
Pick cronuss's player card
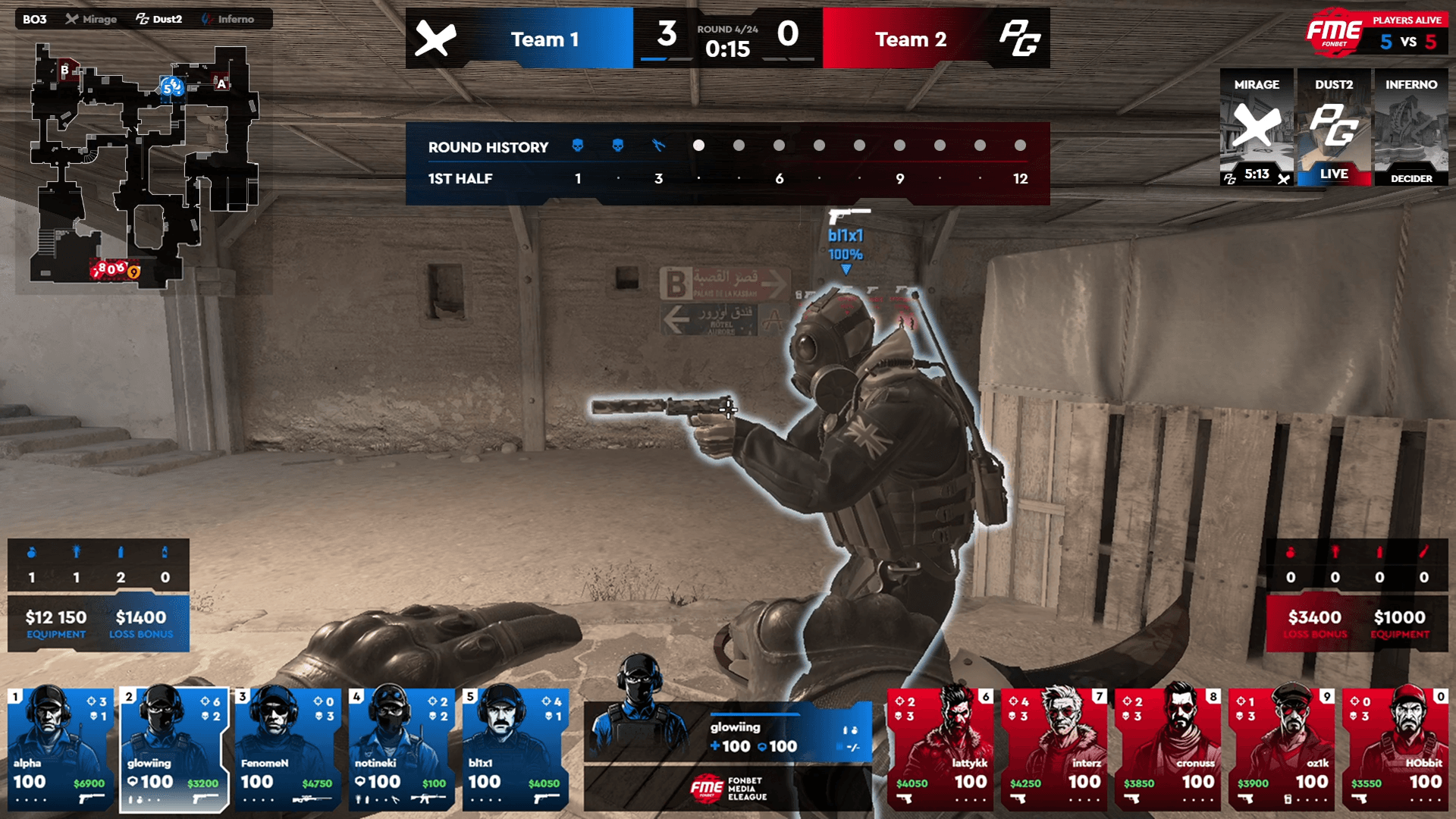tap(1168, 748)
